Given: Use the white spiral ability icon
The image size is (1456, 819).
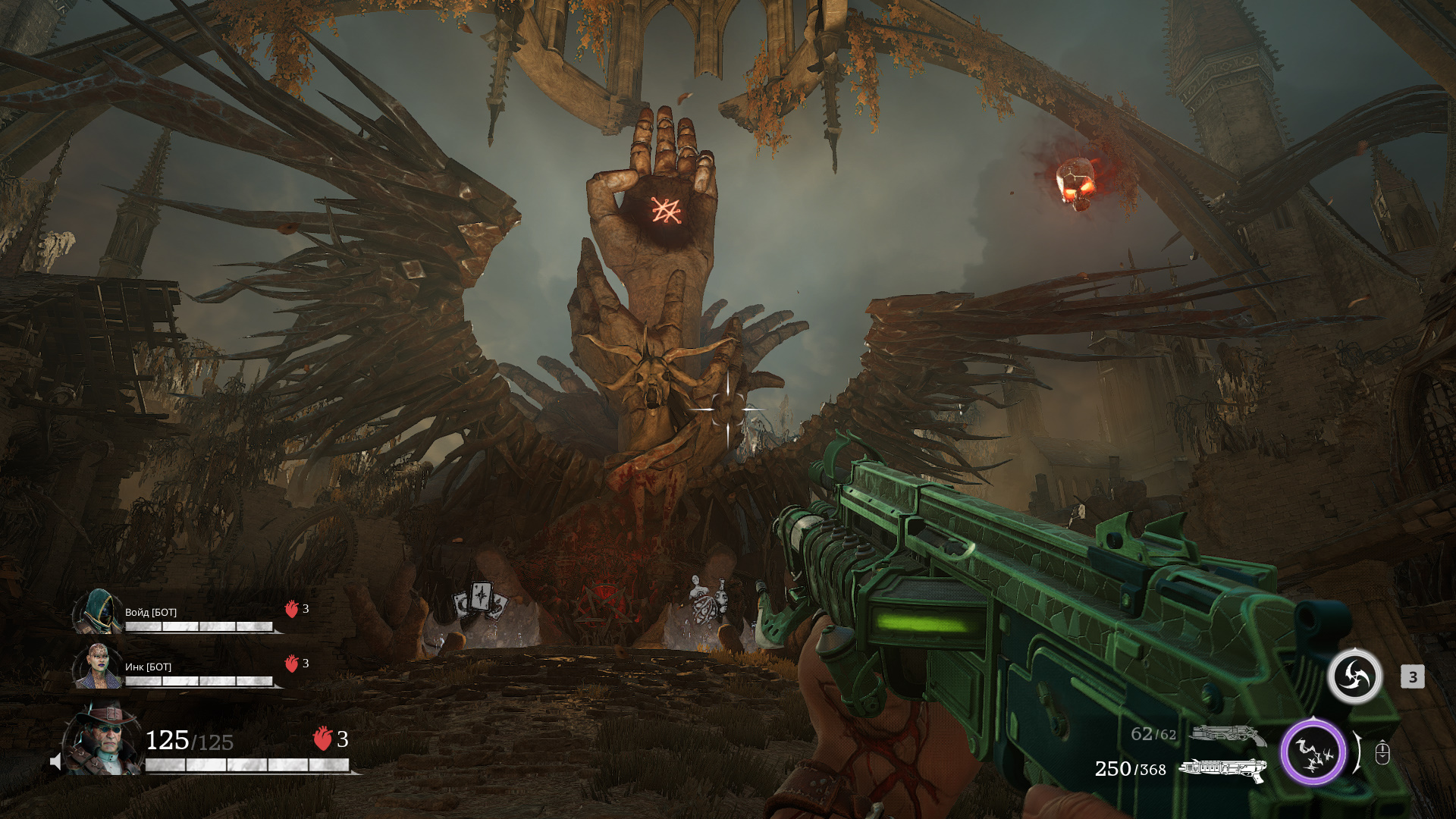Looking at the screenshot, I should click(x=1354, y=676).
